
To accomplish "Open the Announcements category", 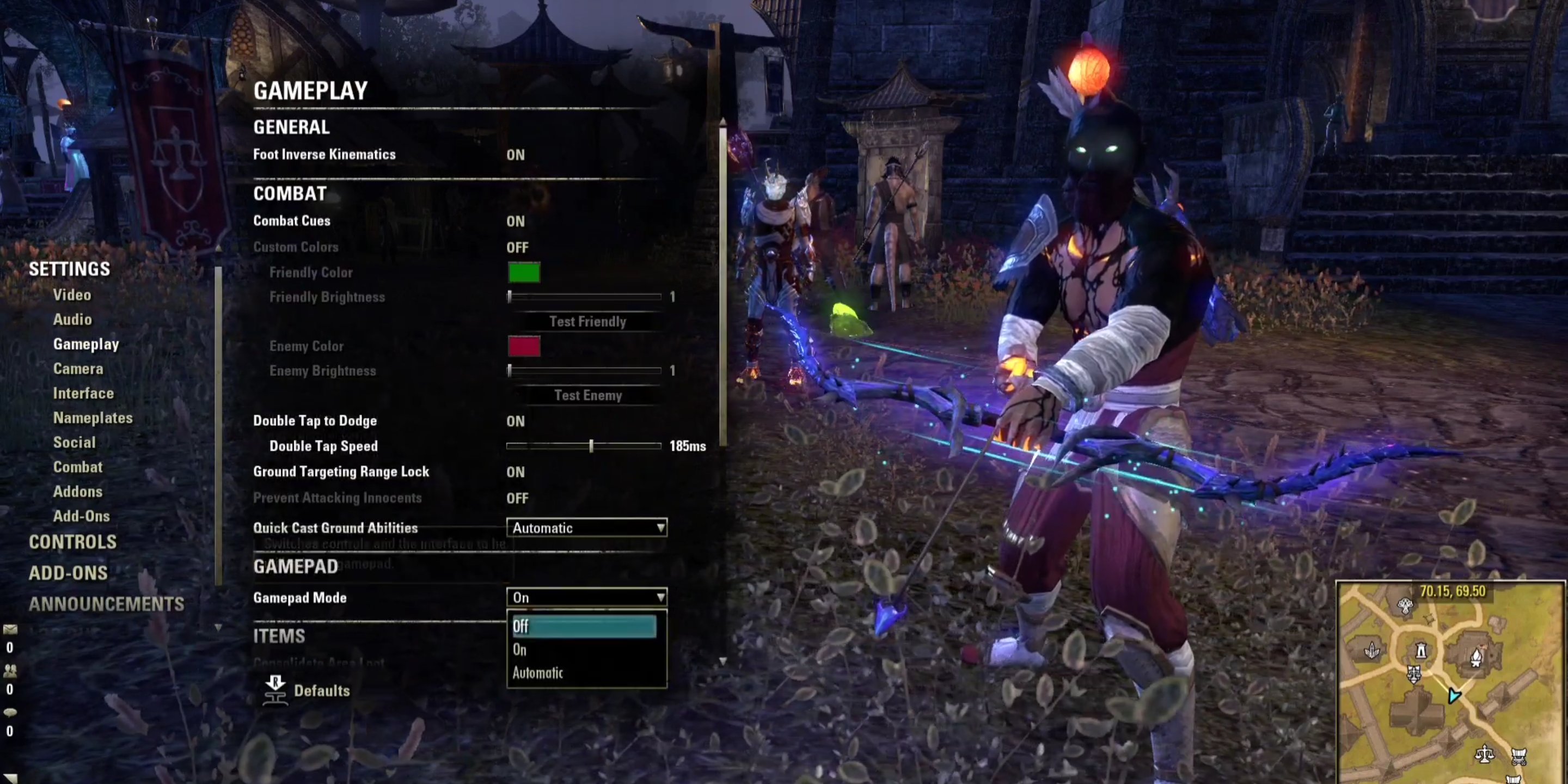I will pyautogui.click(x=106, y=604).
